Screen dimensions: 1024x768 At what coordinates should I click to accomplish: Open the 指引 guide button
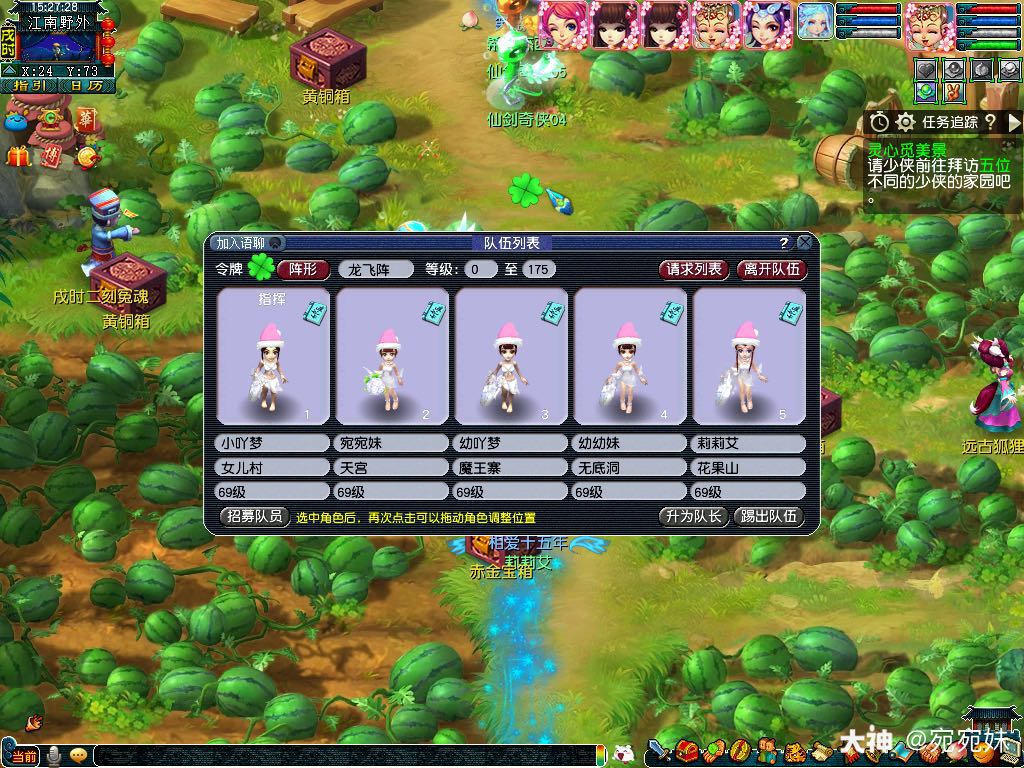point(27,86)
